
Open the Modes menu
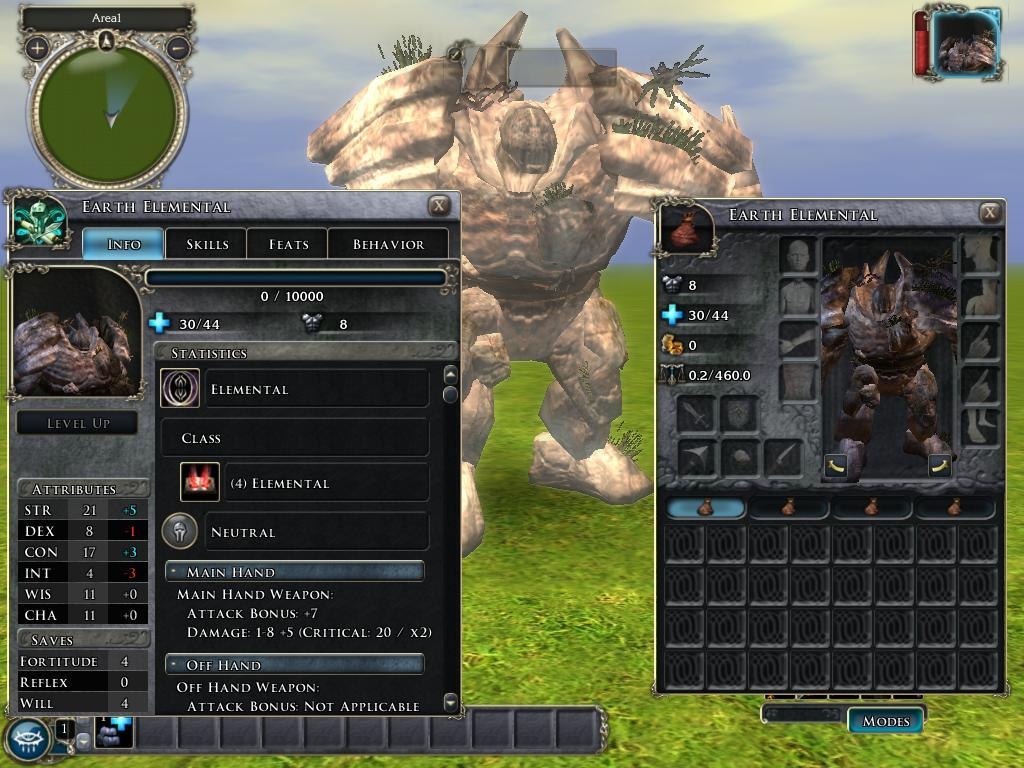(x=885, y=721)
